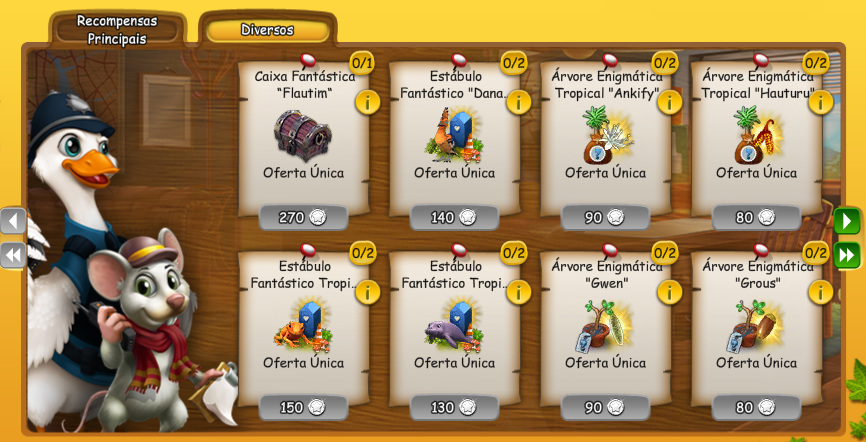Viewport: 866px width, 442px height.
Task: Show info for the Ankify tropical tree
Action: coord(669,101)
